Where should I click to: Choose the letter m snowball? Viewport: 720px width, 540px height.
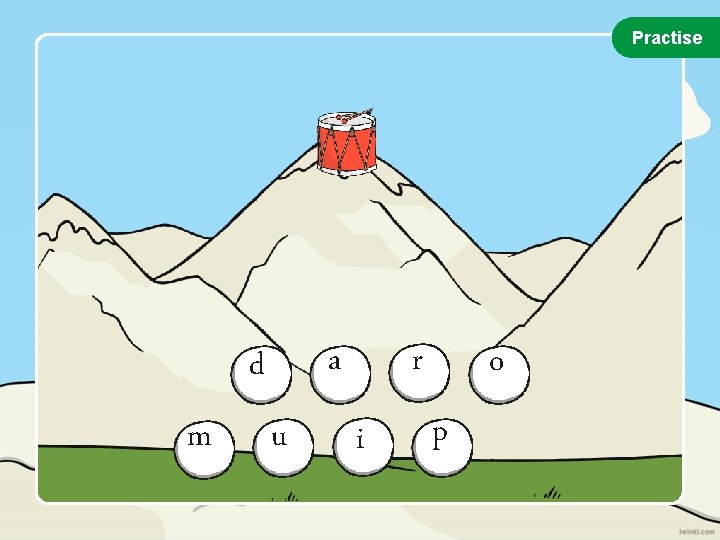203,442
